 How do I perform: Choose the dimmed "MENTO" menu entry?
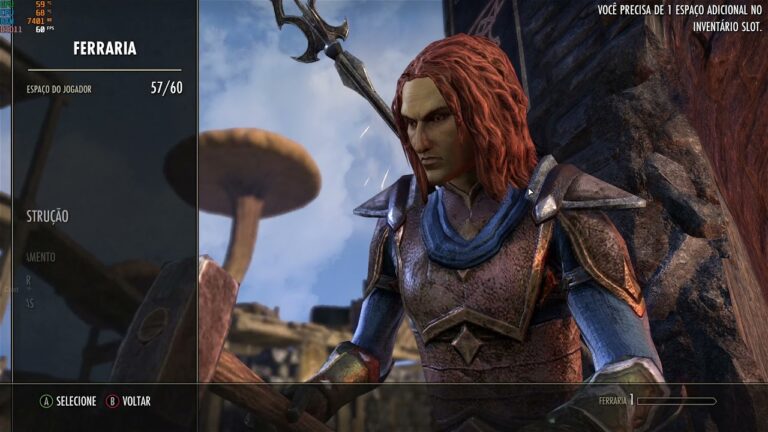click(42, 257)
